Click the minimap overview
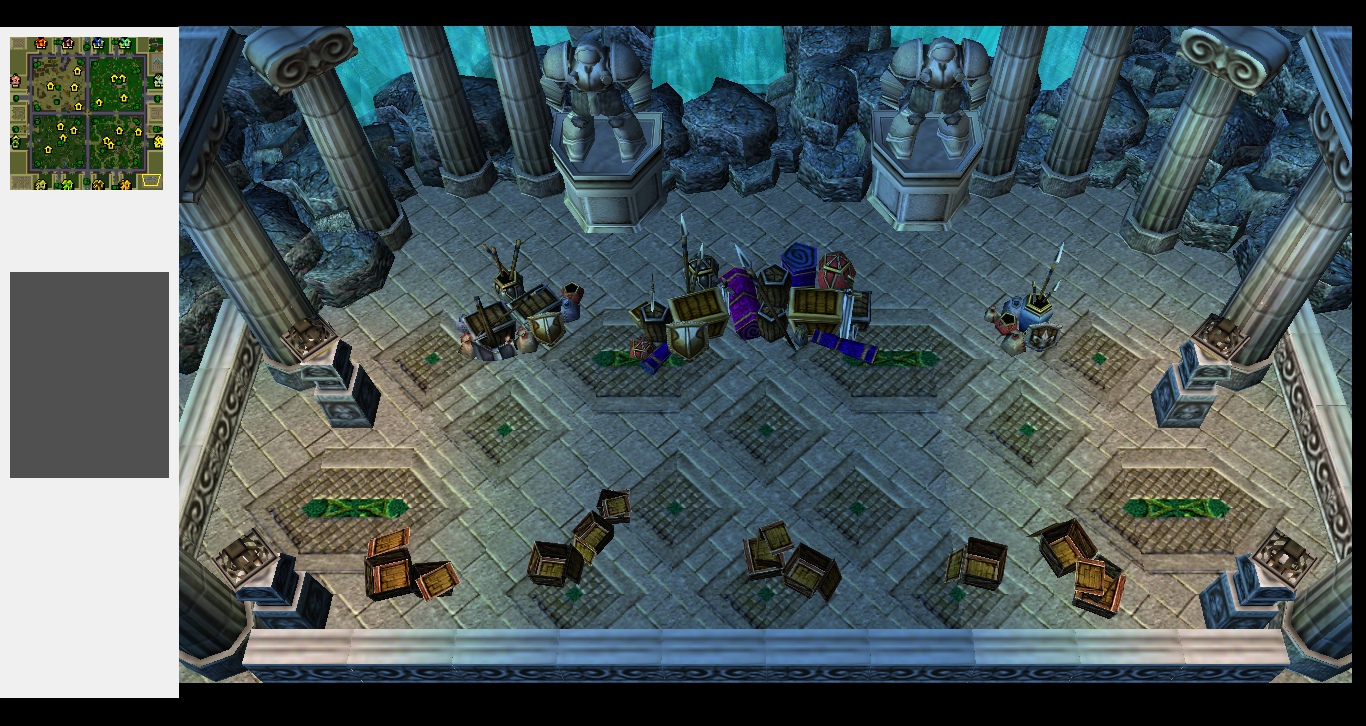 click(87, 113)
